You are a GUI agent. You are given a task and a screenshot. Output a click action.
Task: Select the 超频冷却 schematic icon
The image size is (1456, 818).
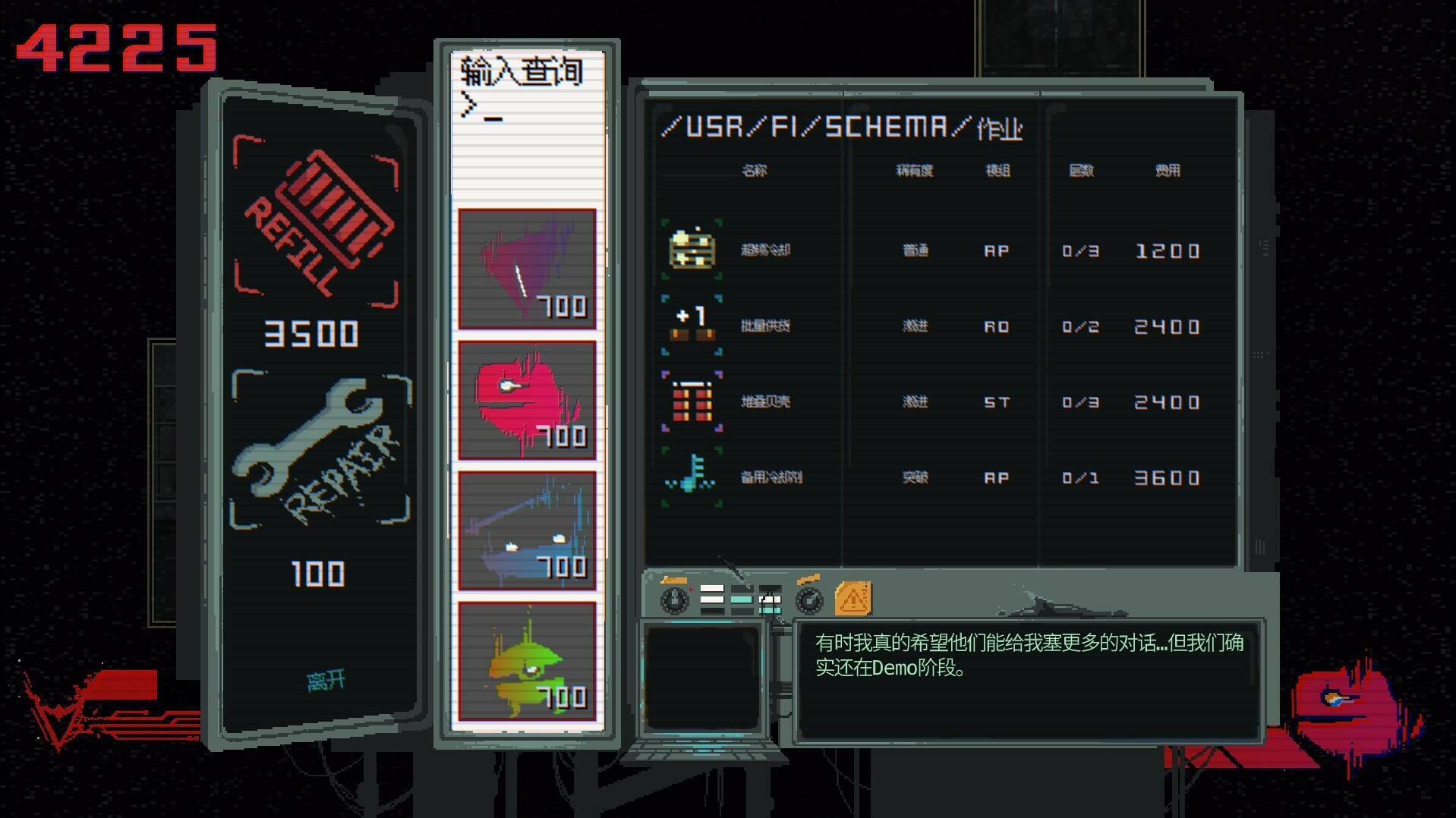click(691, 250)
